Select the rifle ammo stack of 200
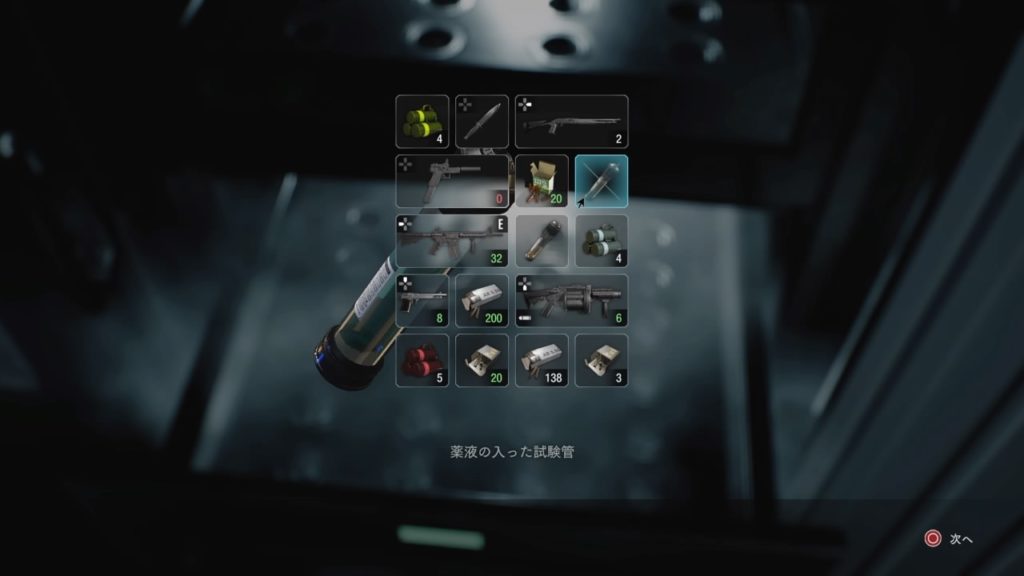The height and width of the screenshot is (576, 1024). [482, 300]
